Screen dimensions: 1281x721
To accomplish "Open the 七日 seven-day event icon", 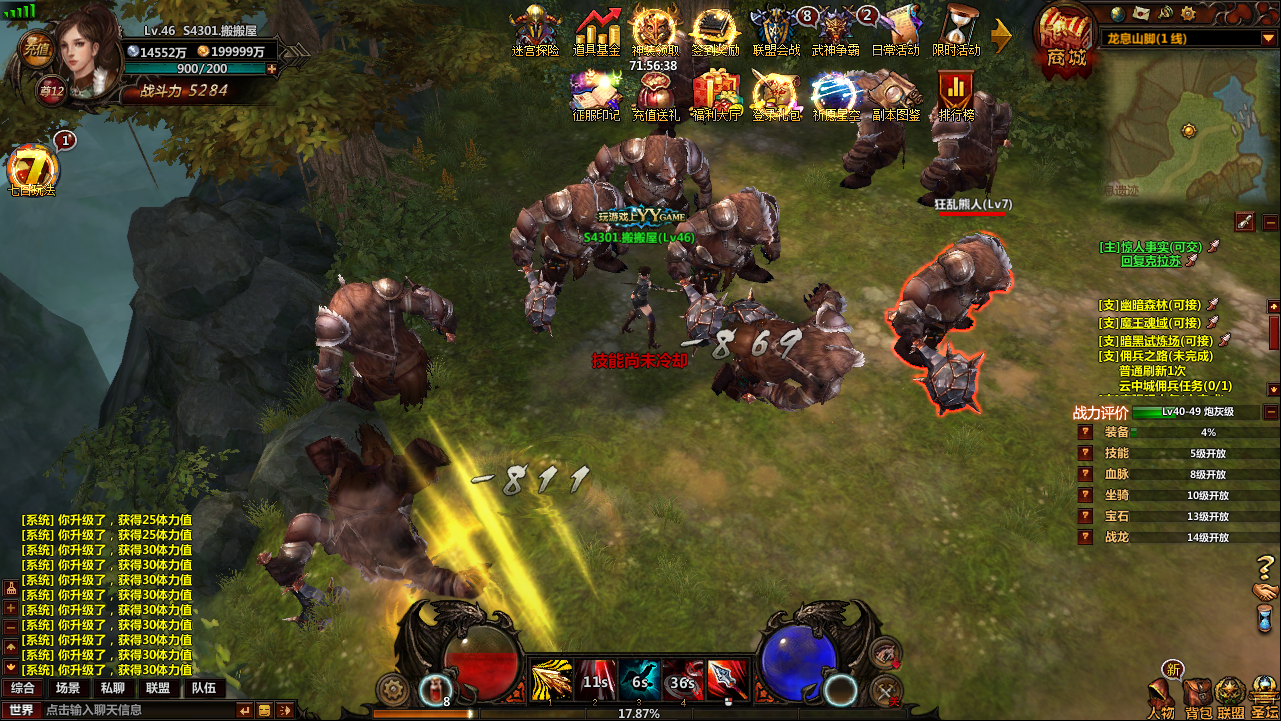I will tap(32, 168).
